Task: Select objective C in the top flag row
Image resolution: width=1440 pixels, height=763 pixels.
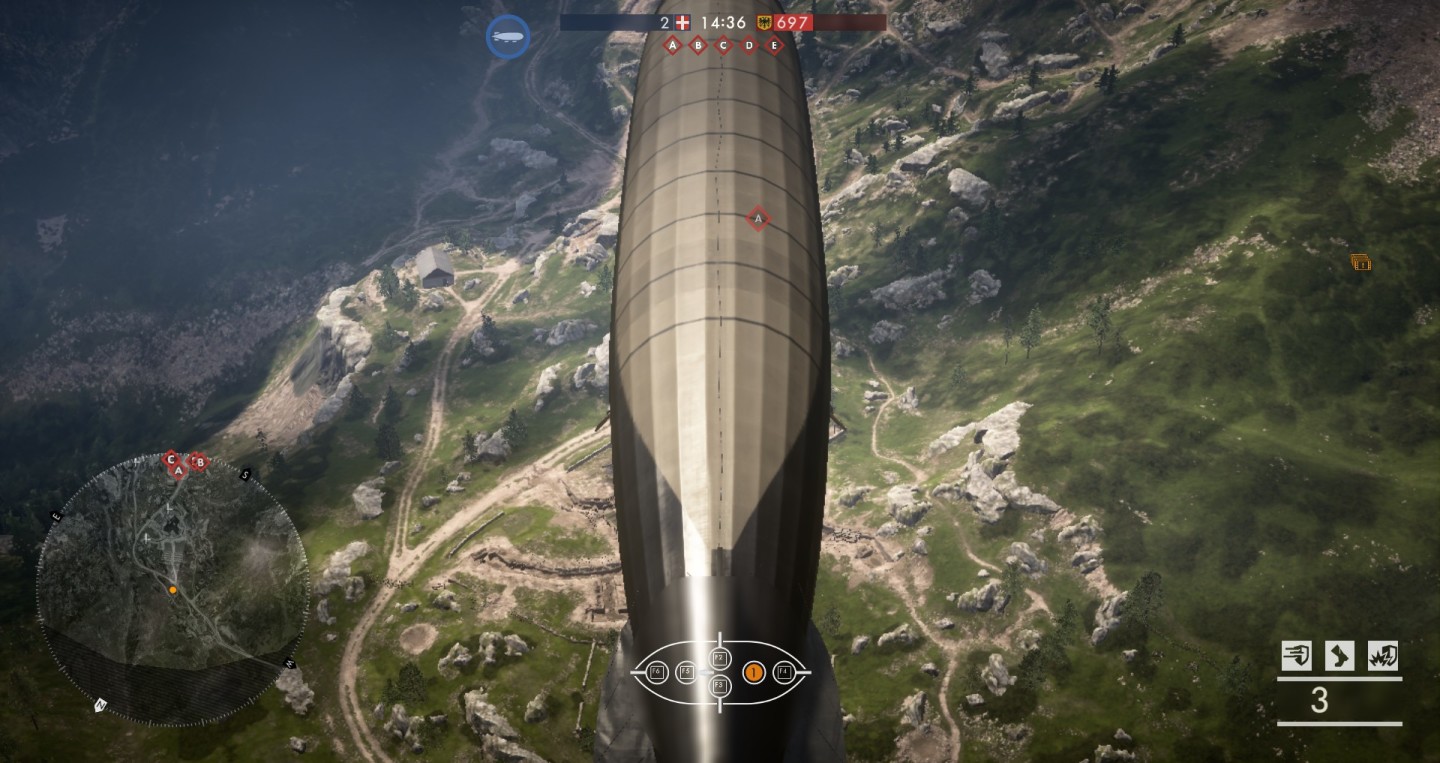Action: (x=723, y=45)
